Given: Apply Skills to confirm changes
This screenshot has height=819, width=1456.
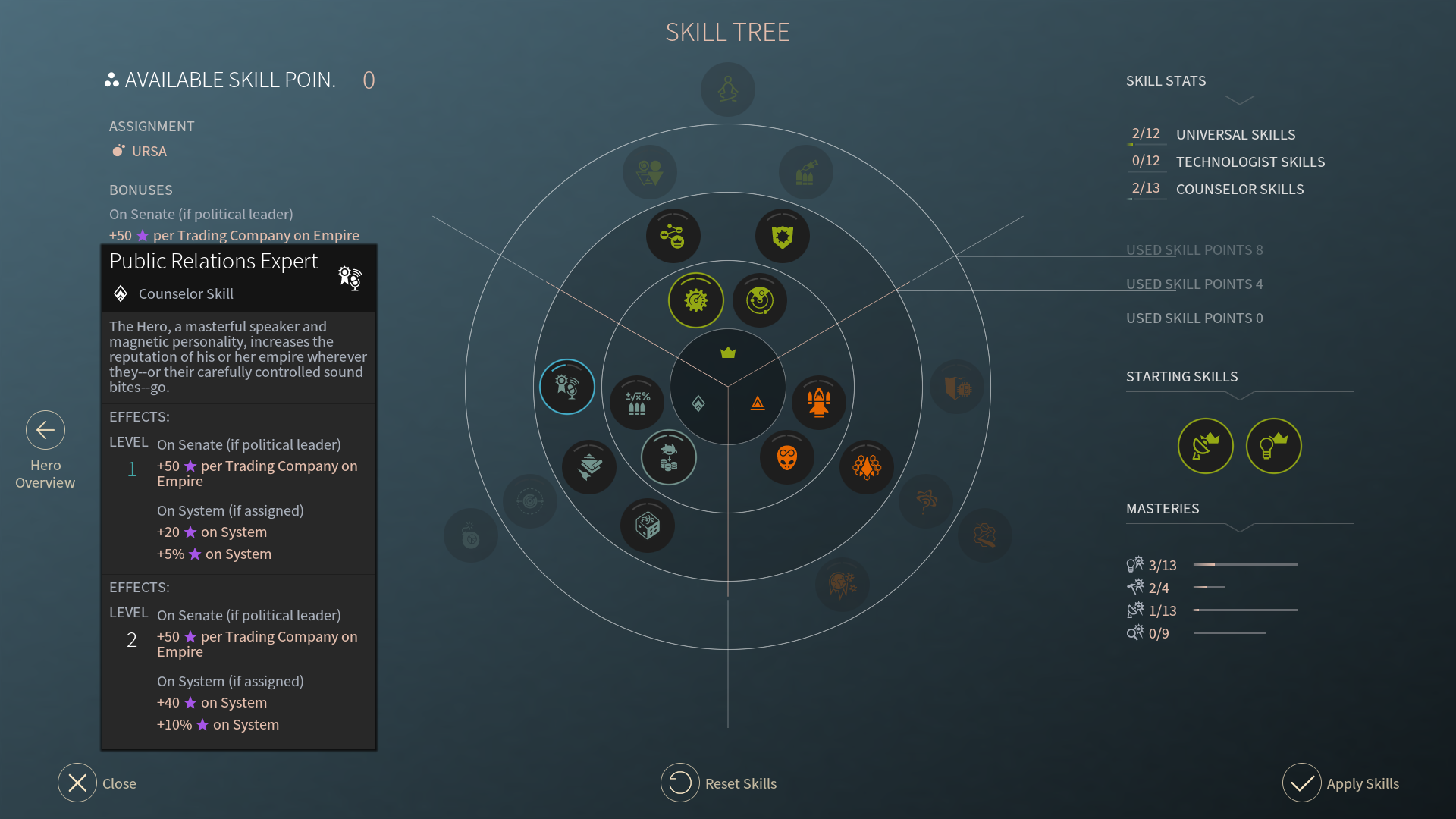Looking at the screenshot, I should tap(1302, 783).
